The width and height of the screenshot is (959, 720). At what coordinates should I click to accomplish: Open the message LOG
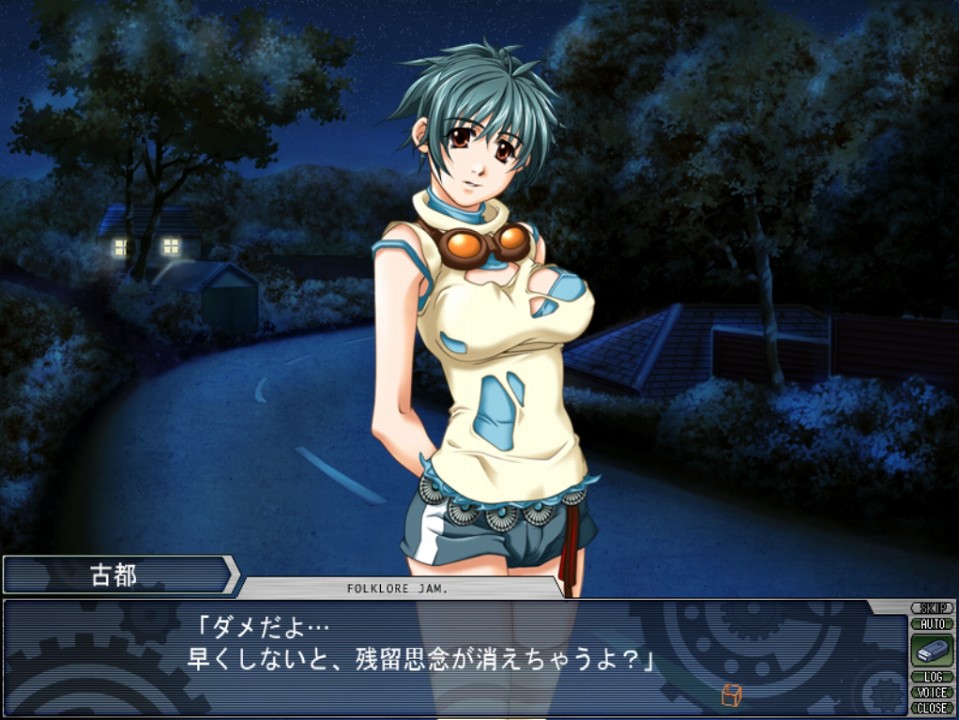pos(932,677)
